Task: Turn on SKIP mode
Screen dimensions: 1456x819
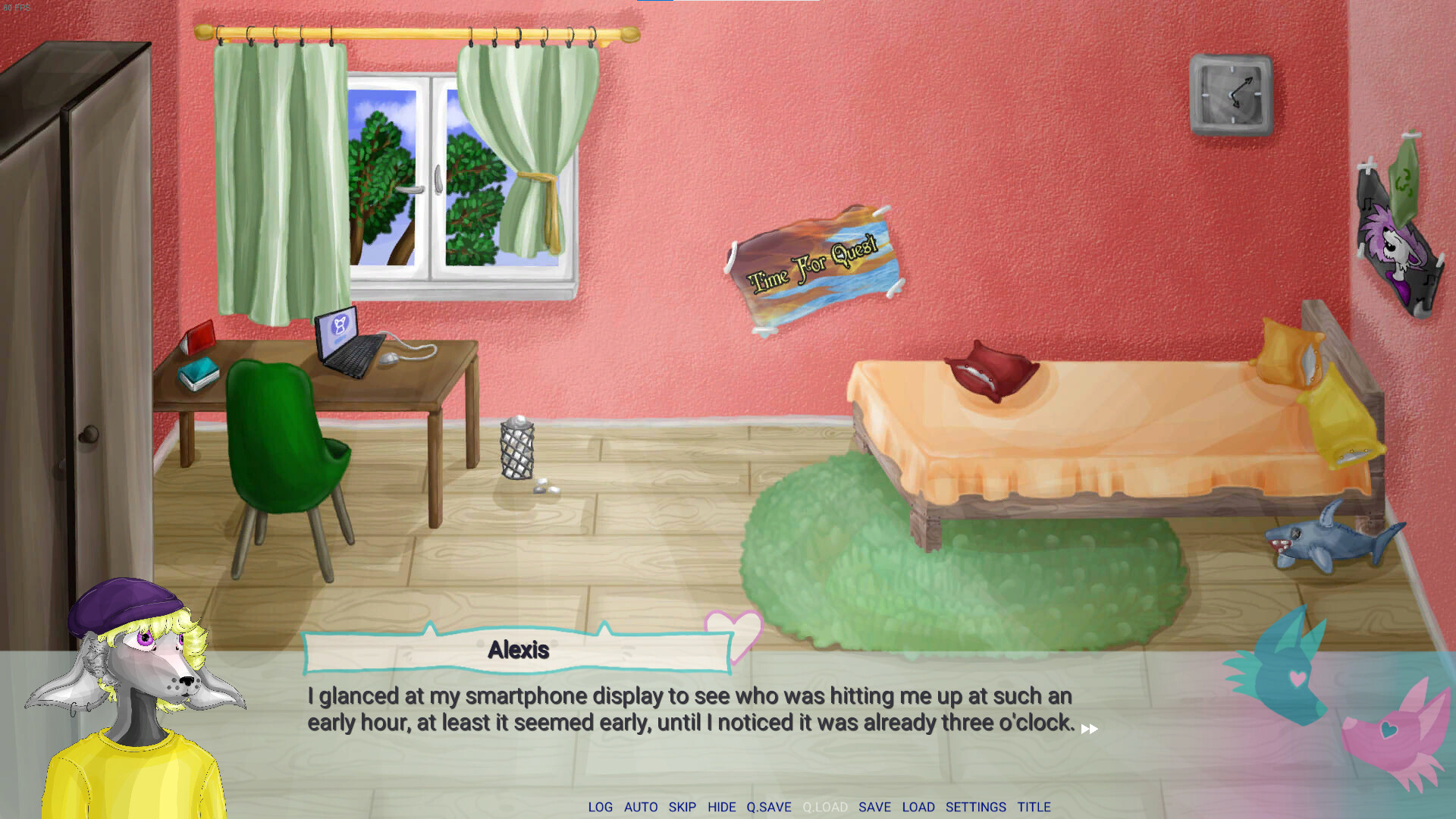Action: [x=682, y=807]
